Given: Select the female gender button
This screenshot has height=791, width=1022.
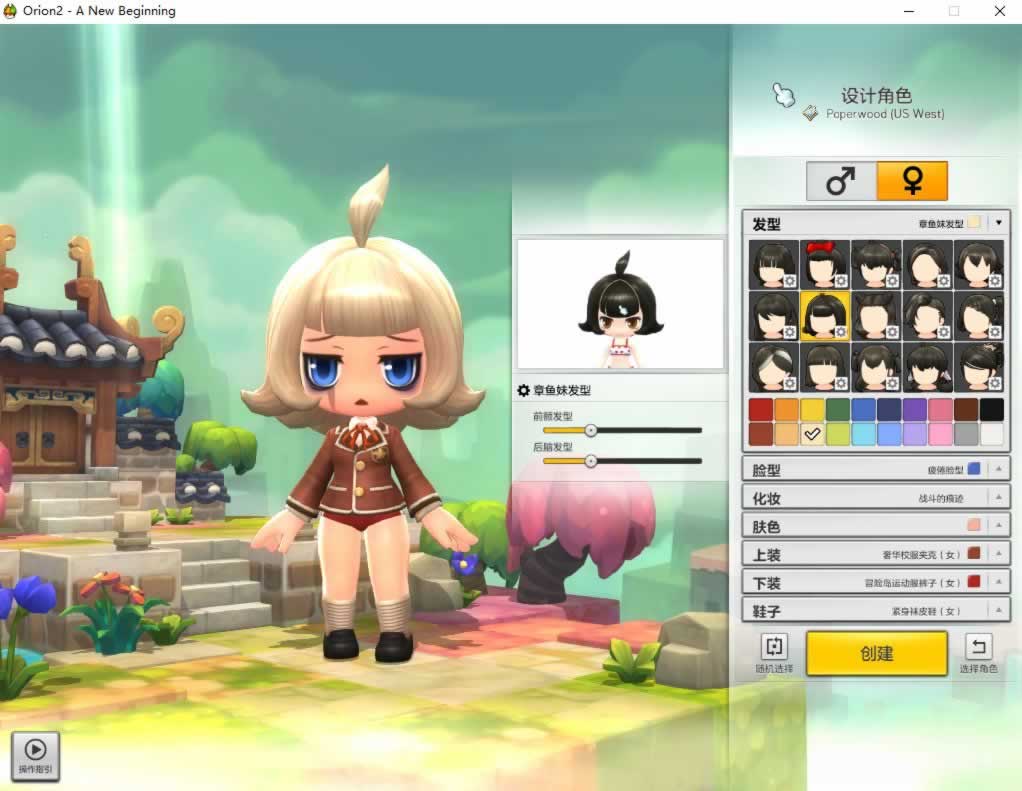Looking at the screenshot, I should (912, 181).
